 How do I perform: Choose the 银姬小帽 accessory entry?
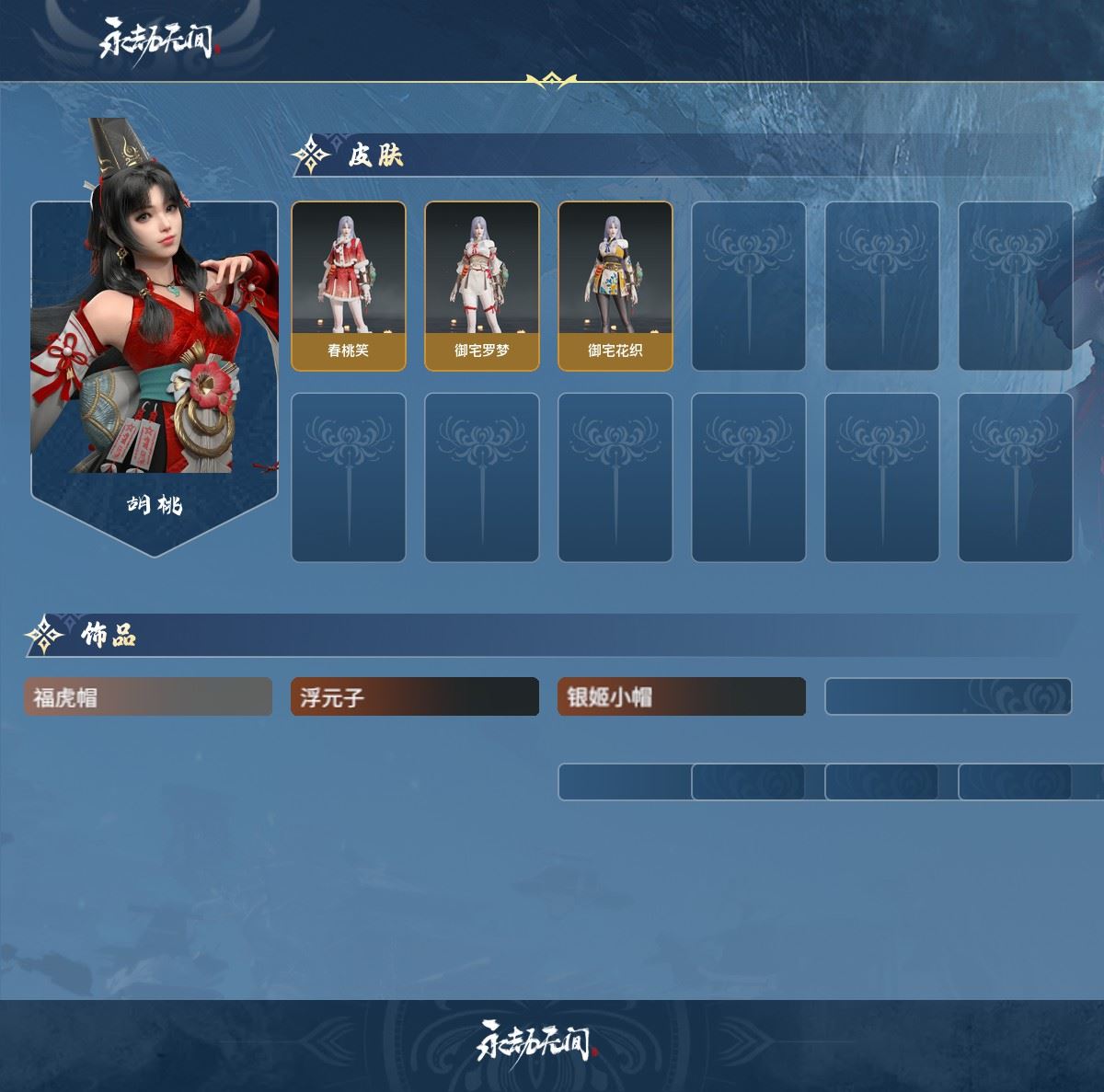coord(682,697)
